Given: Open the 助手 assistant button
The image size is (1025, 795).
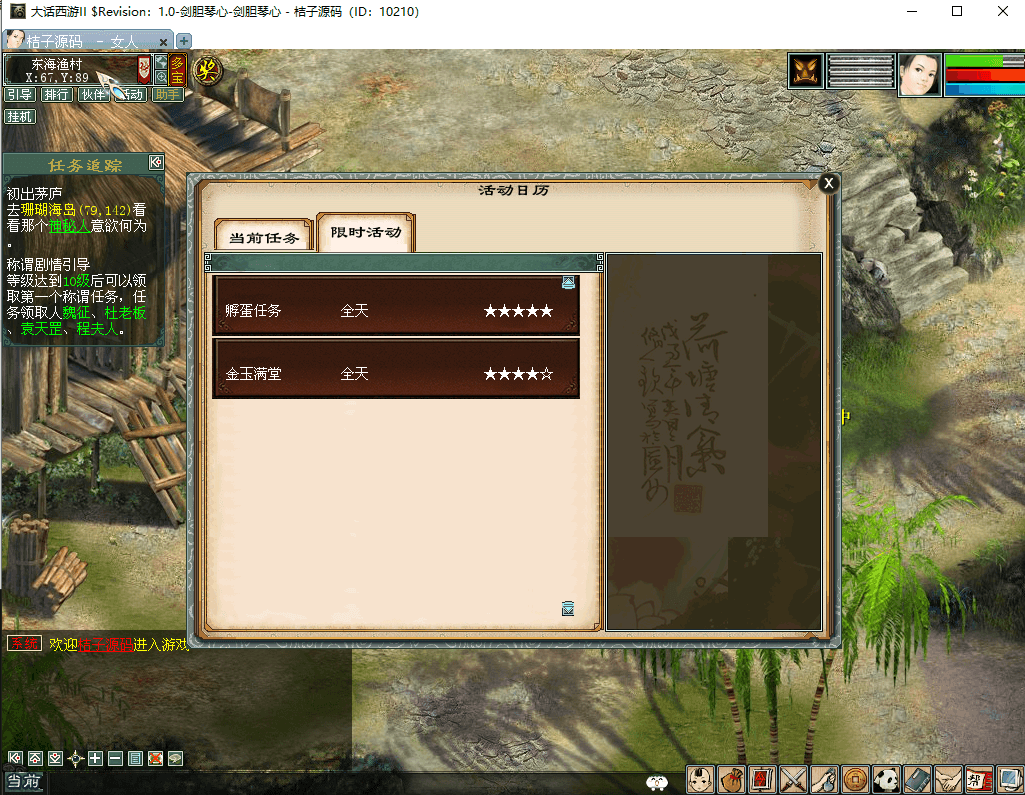Looking at the screenshot, I should [168, 95].
